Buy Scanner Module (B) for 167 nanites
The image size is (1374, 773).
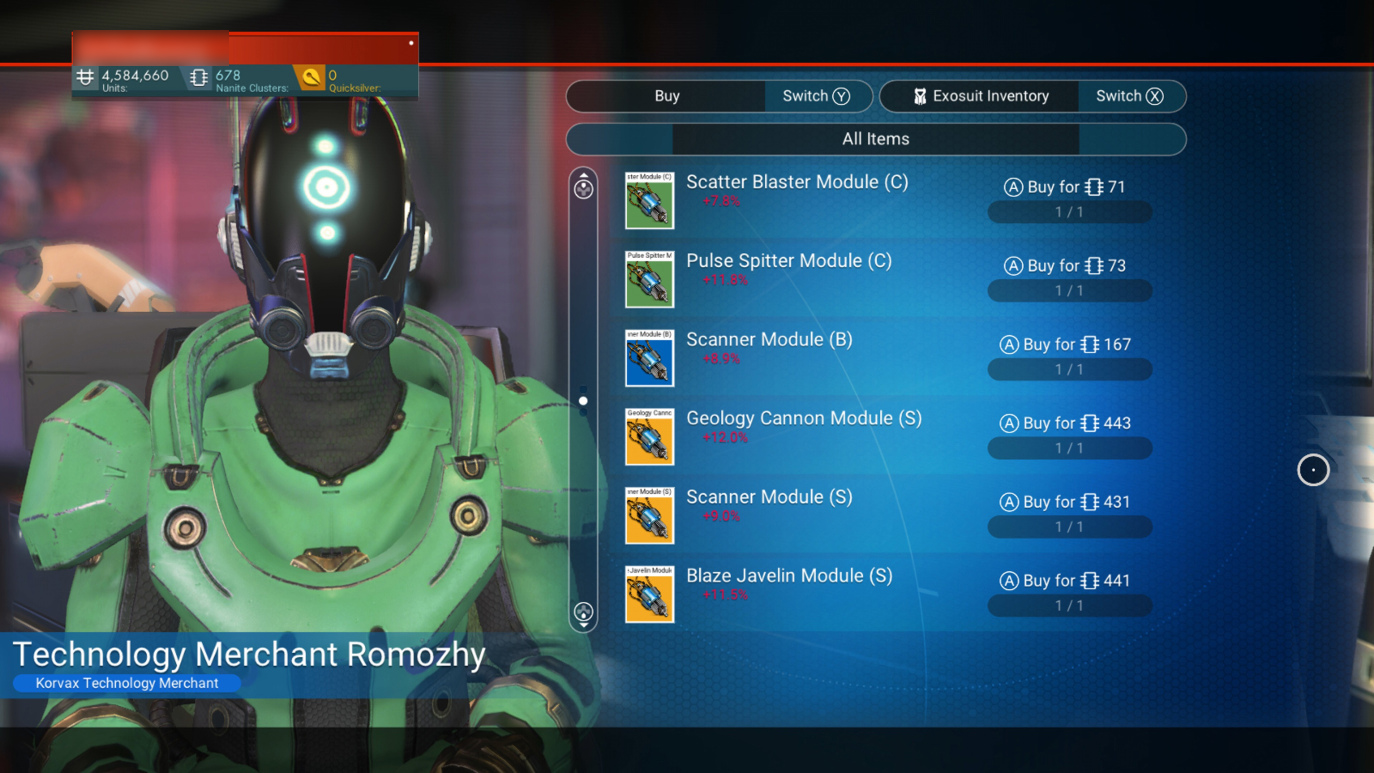(x=1066, y=345)
